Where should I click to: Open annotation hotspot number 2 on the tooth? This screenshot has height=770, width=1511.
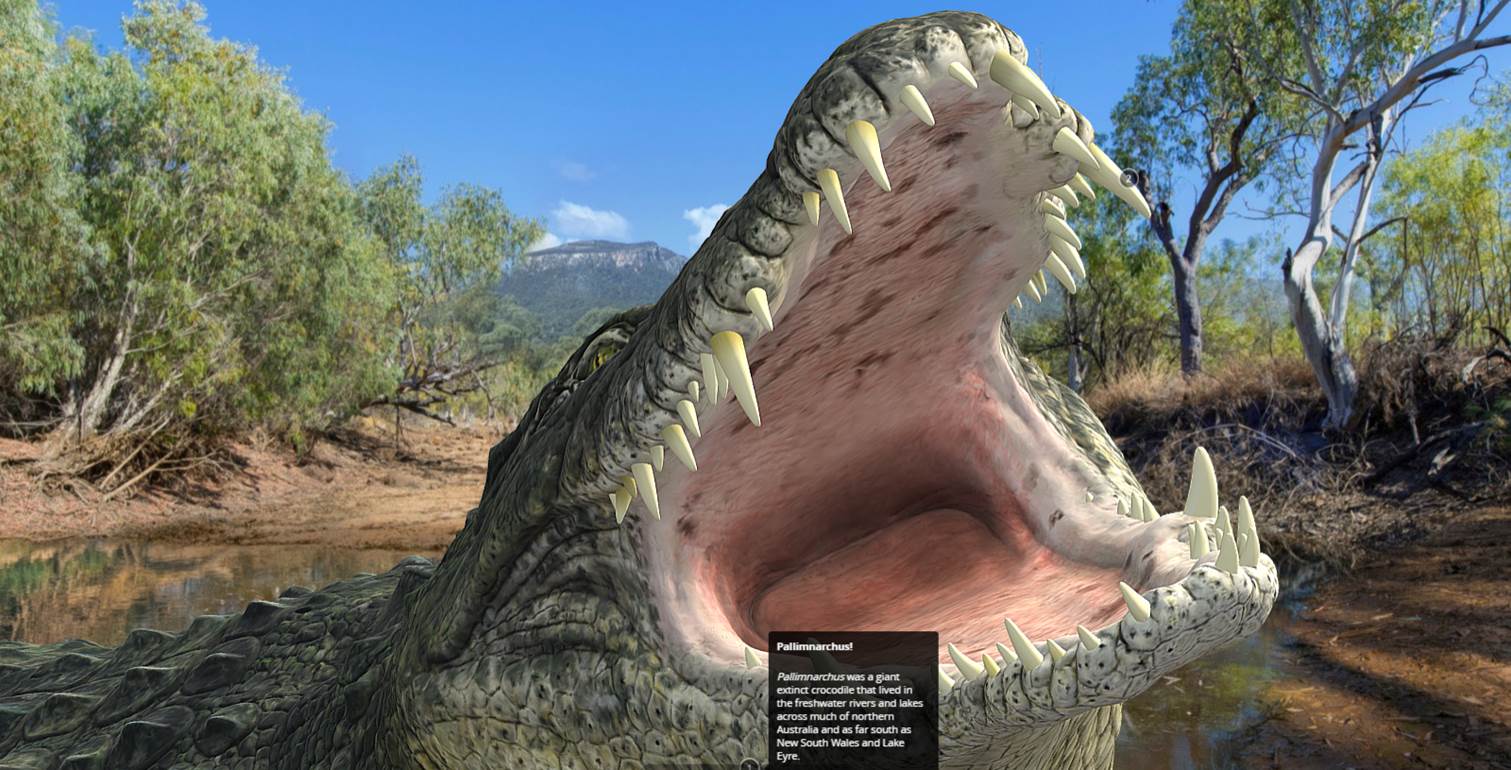pos(1130,178)
